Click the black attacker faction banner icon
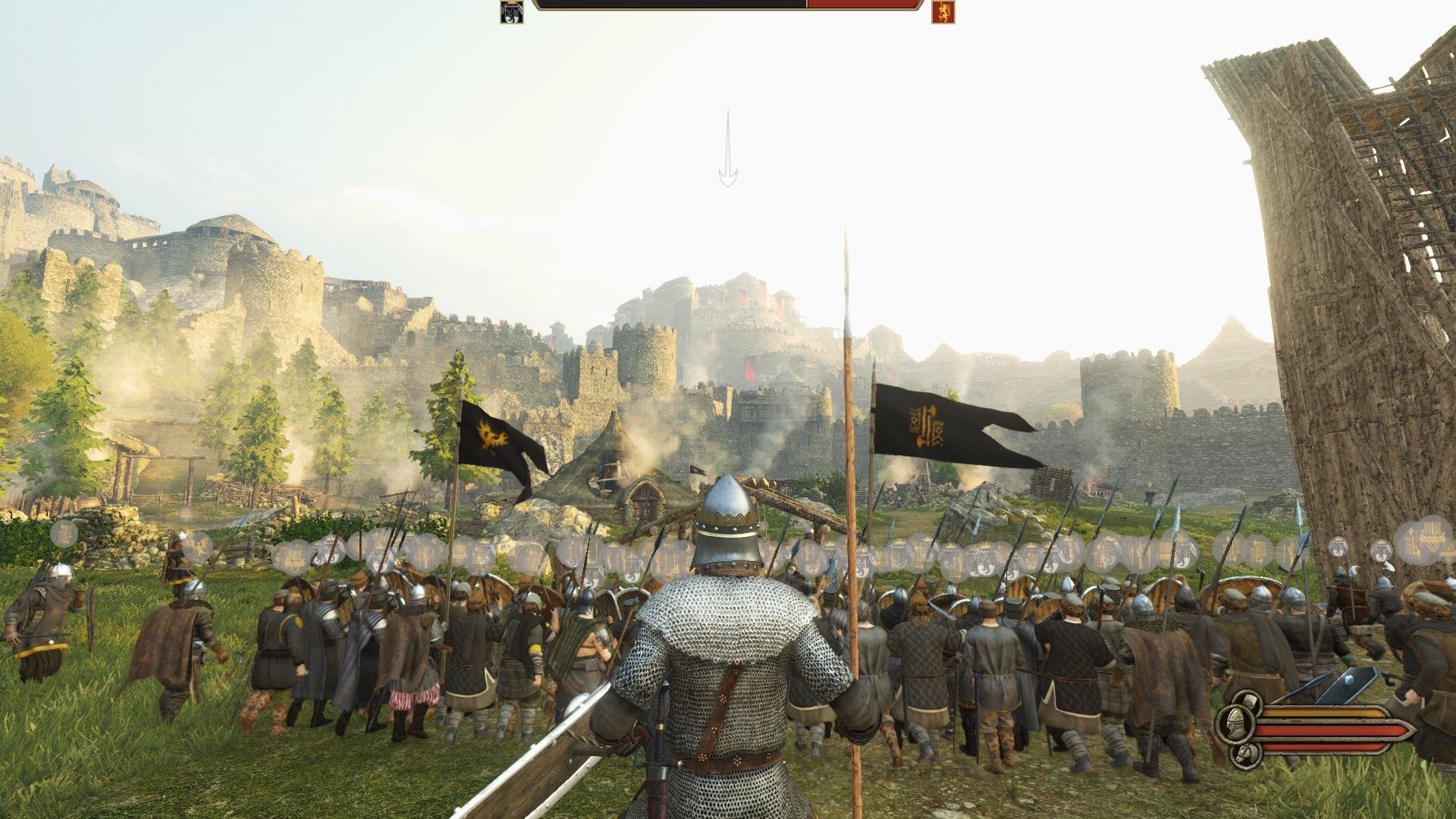 tap(512, 12)
